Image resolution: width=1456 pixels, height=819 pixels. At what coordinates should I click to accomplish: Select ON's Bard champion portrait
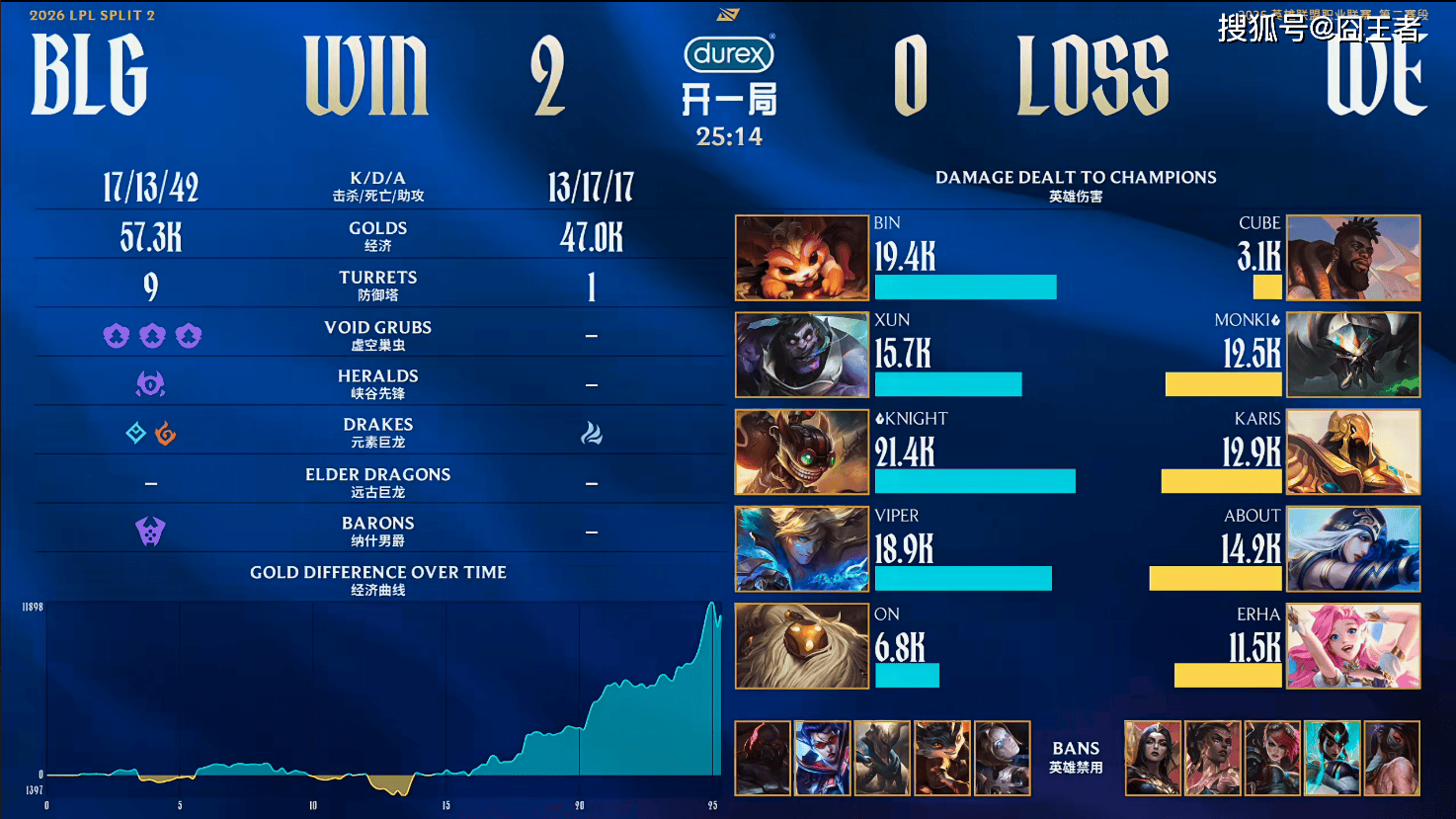(801, 646)
